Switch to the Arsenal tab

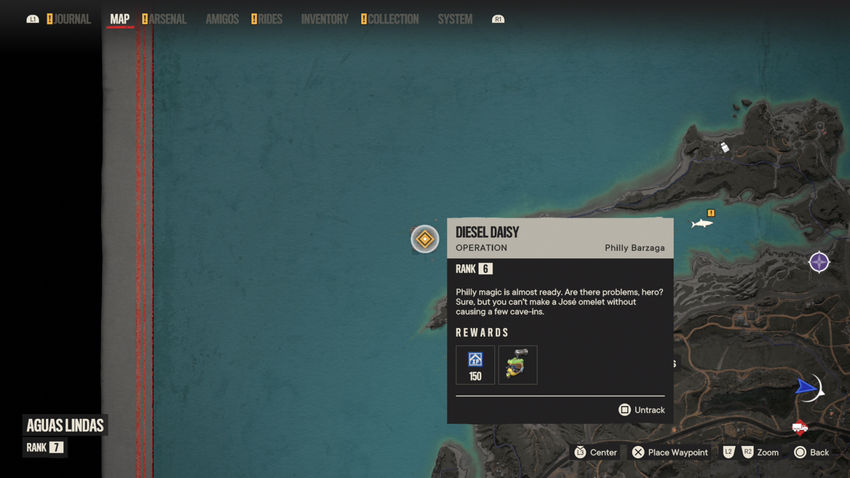169,19
